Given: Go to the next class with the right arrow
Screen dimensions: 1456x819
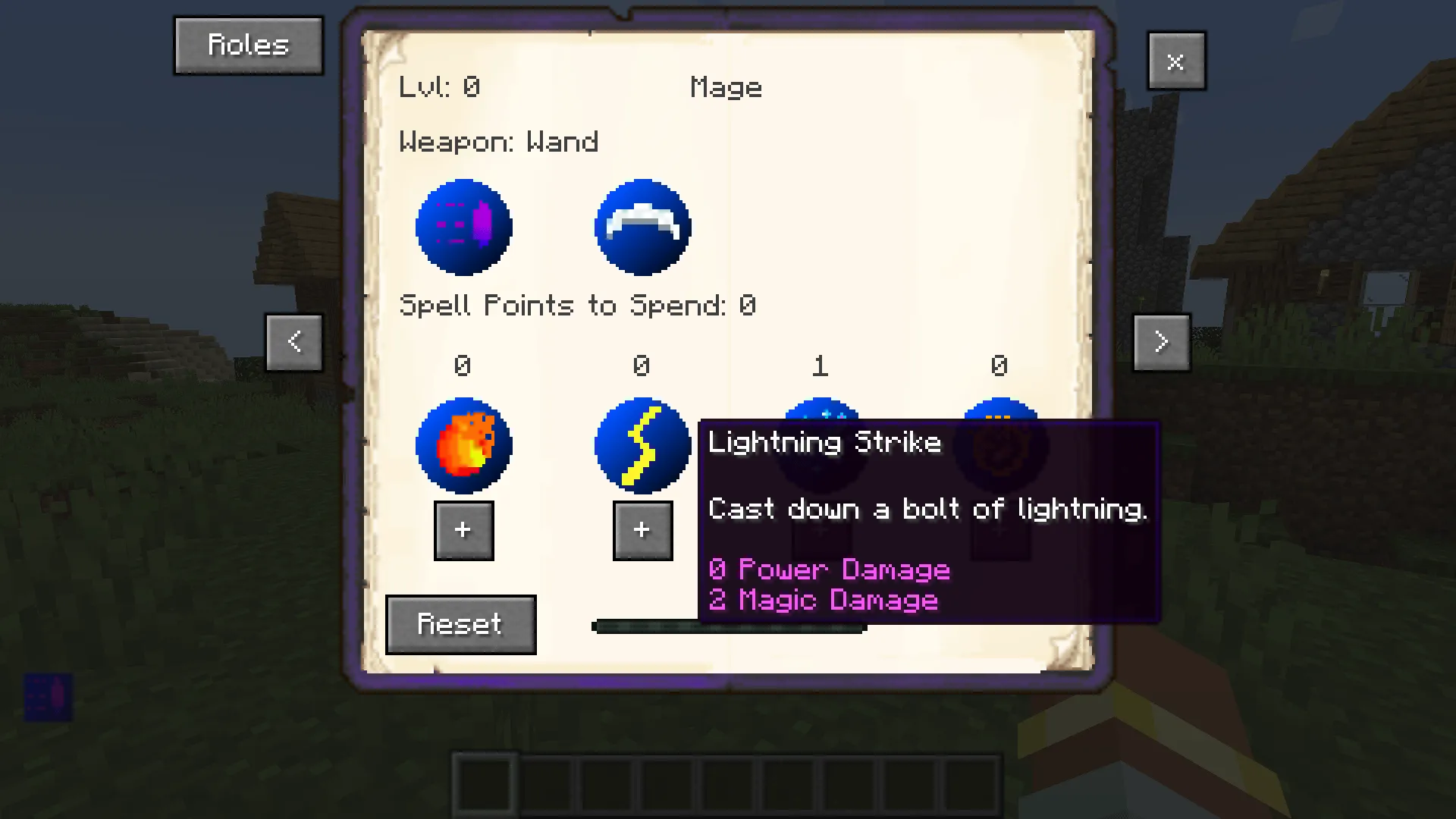Looking at the screenshot, I should 1161,341.
